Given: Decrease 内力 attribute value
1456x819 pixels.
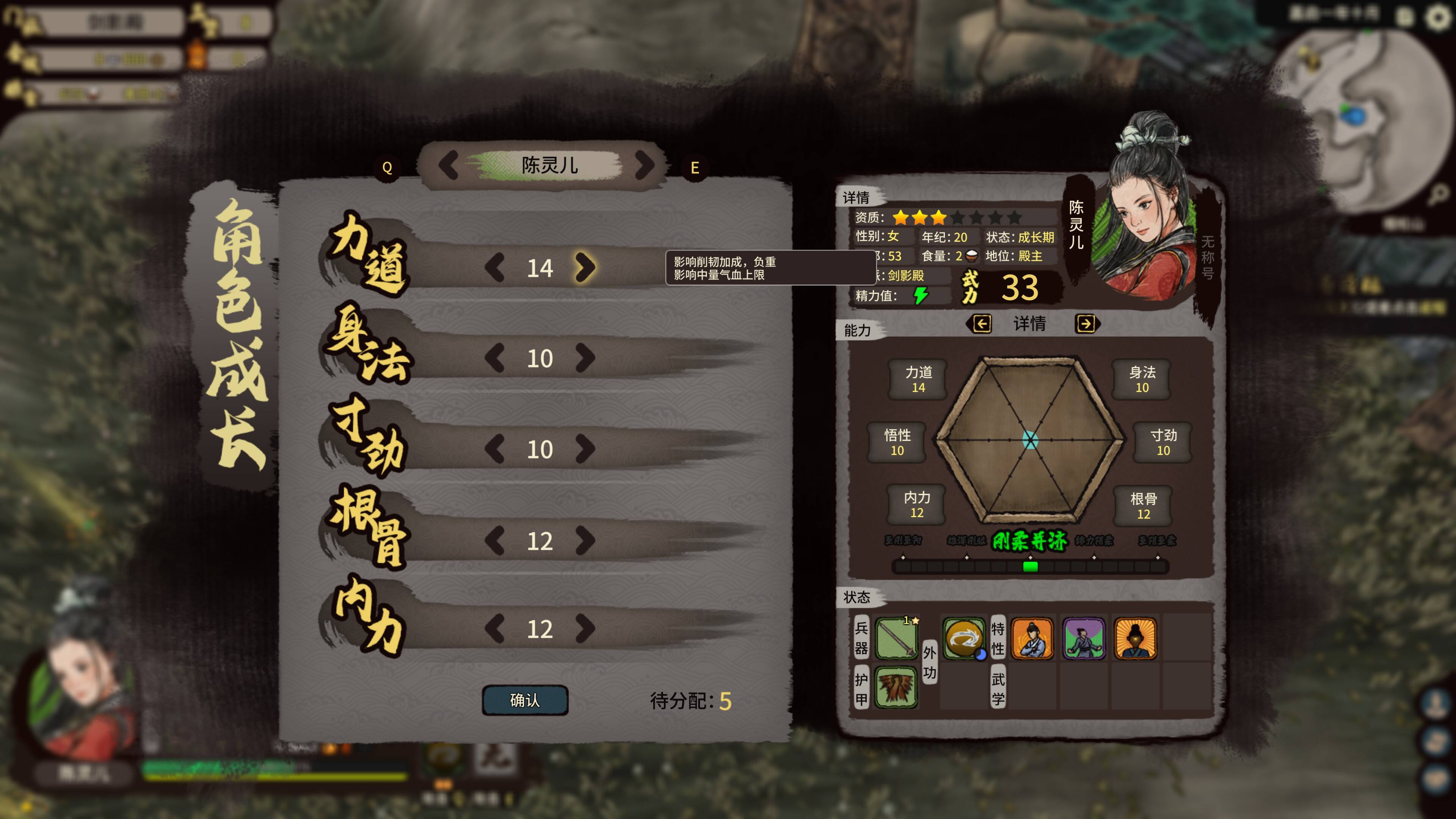Looking at the screenshot, I should pyautogui.click(x=494, y=629).
